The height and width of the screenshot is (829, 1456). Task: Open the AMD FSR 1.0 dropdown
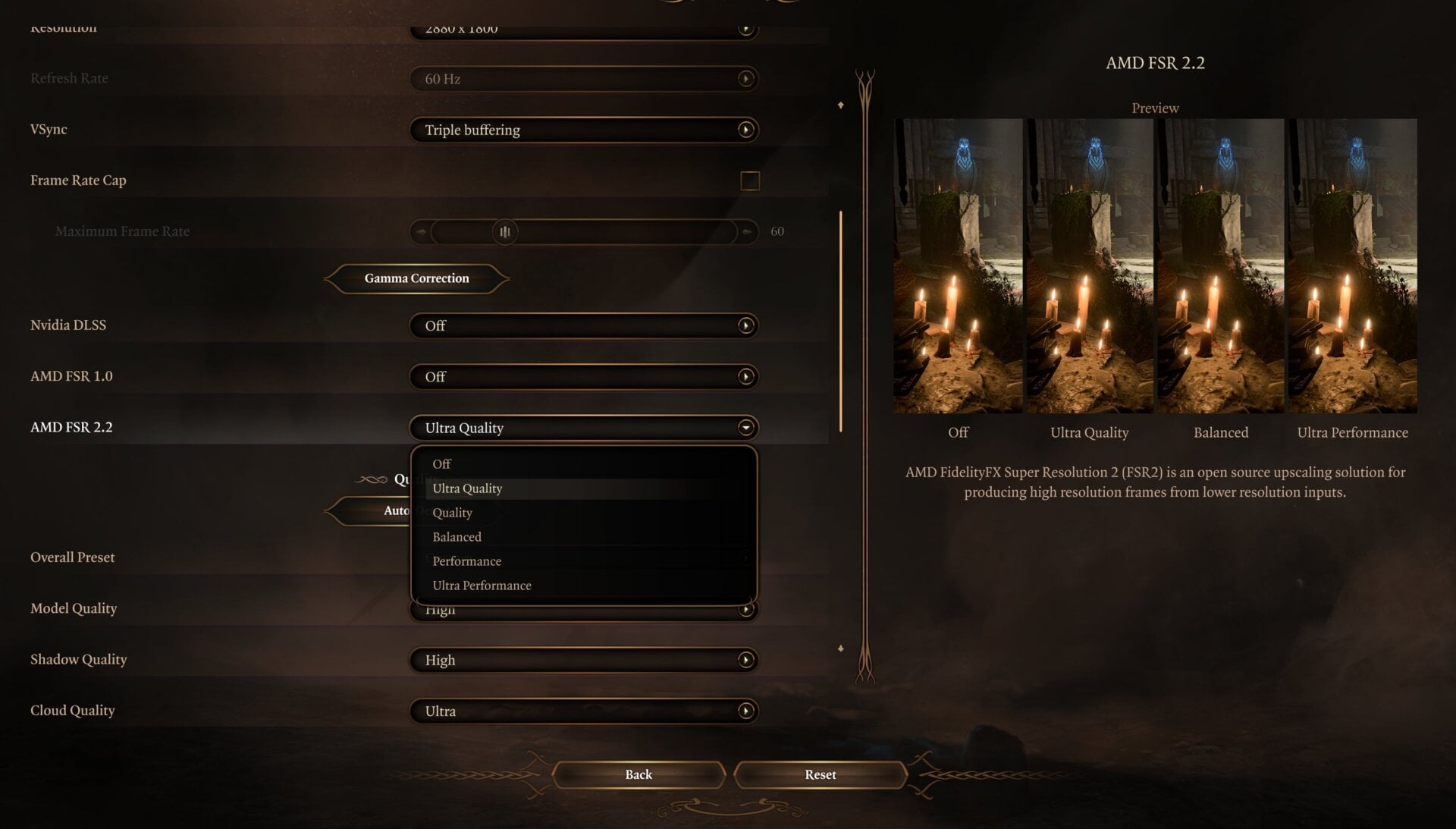(x=583, y=377)
